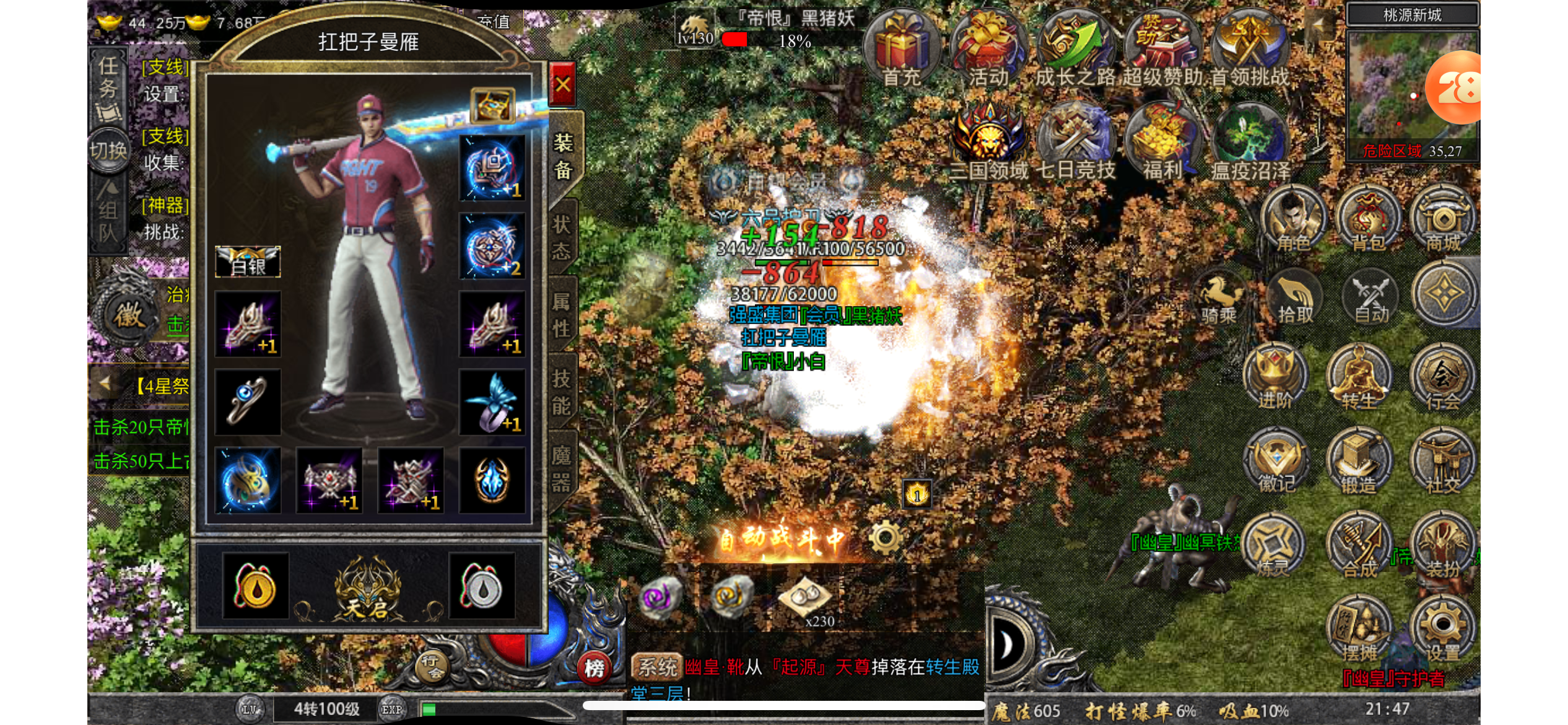Screen dimensions: 1568x725
Task: Open the 属性 attributes tab
Action: click(x=562, y=315)
